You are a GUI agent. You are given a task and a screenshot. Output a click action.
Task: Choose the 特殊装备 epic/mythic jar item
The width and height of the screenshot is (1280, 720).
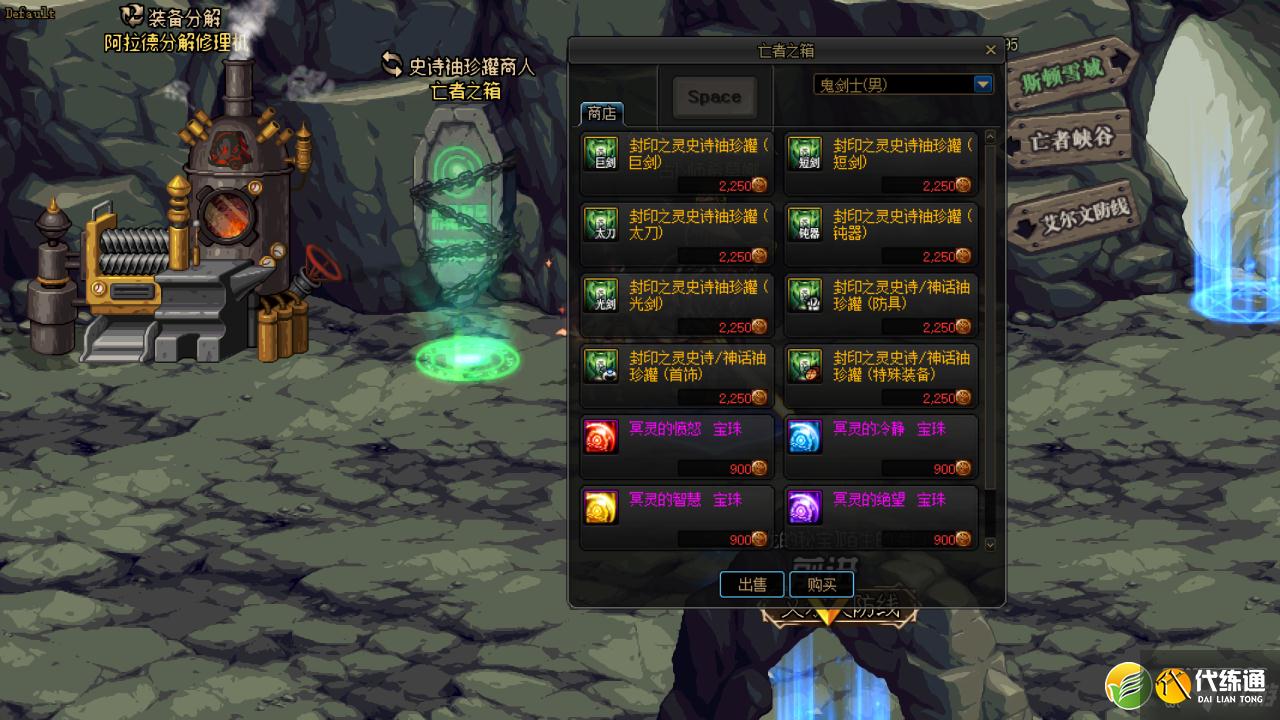[880, 377]
